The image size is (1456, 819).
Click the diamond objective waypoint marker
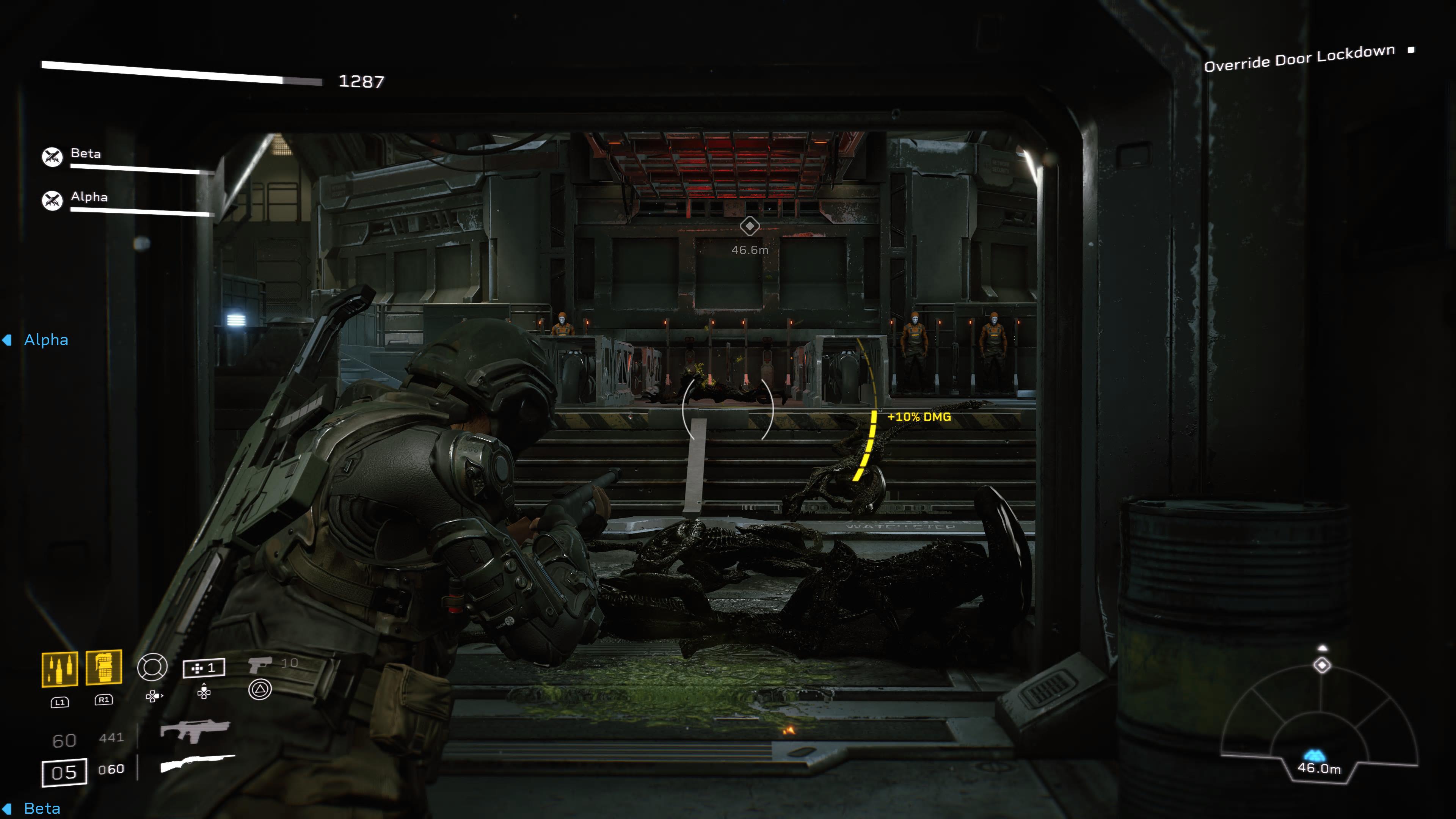750,226
